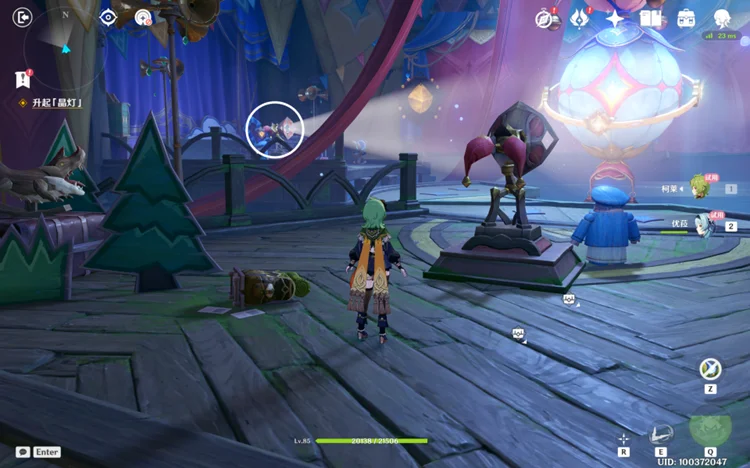Open the compass events icon
The image size is (750, 468).
pos(545,19)
